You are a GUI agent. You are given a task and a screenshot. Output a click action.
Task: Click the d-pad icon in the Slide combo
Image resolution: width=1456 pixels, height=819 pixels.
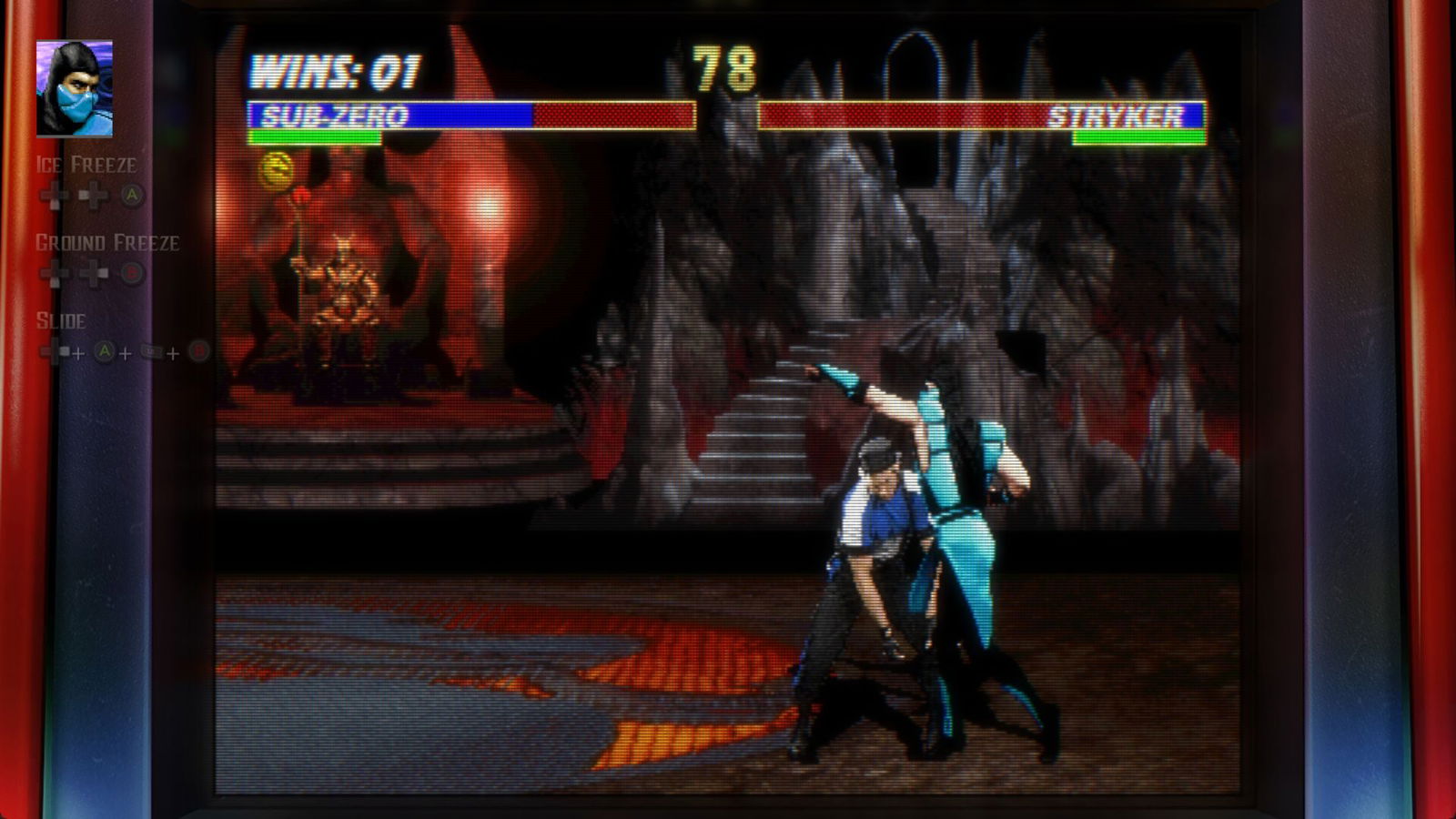tap(53, 350)
